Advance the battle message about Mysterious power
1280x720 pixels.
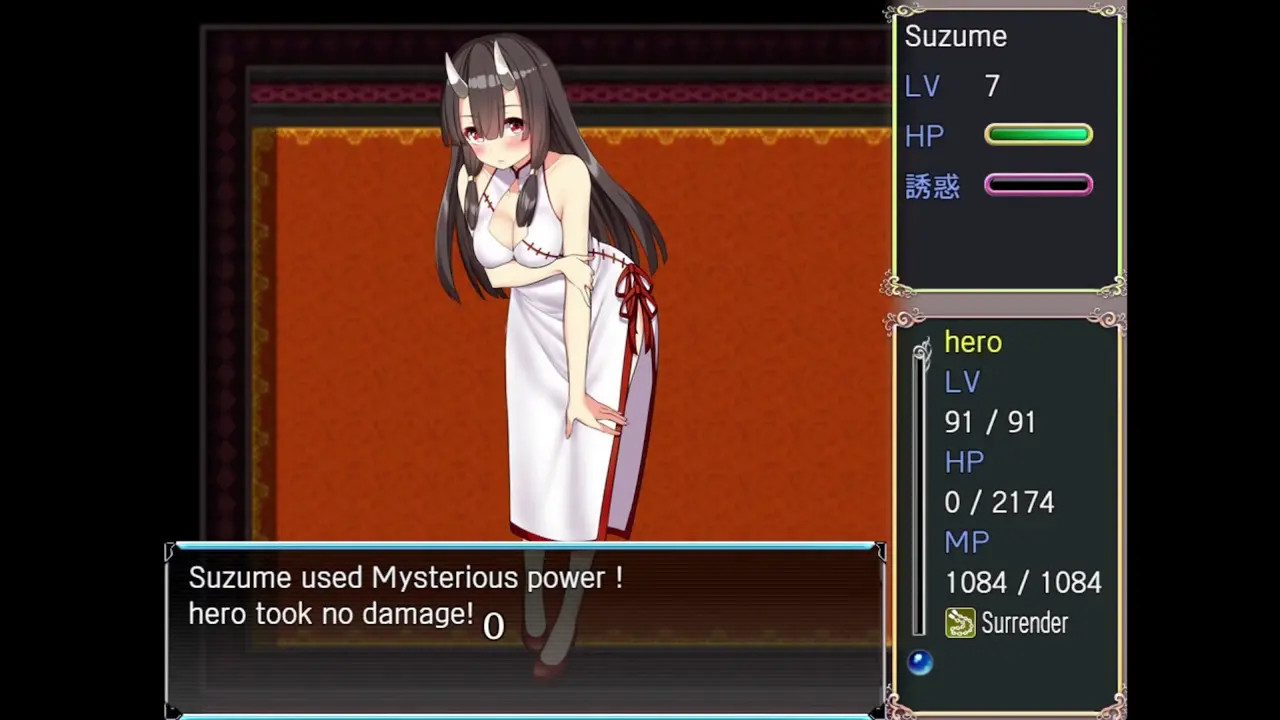point(525,628)
